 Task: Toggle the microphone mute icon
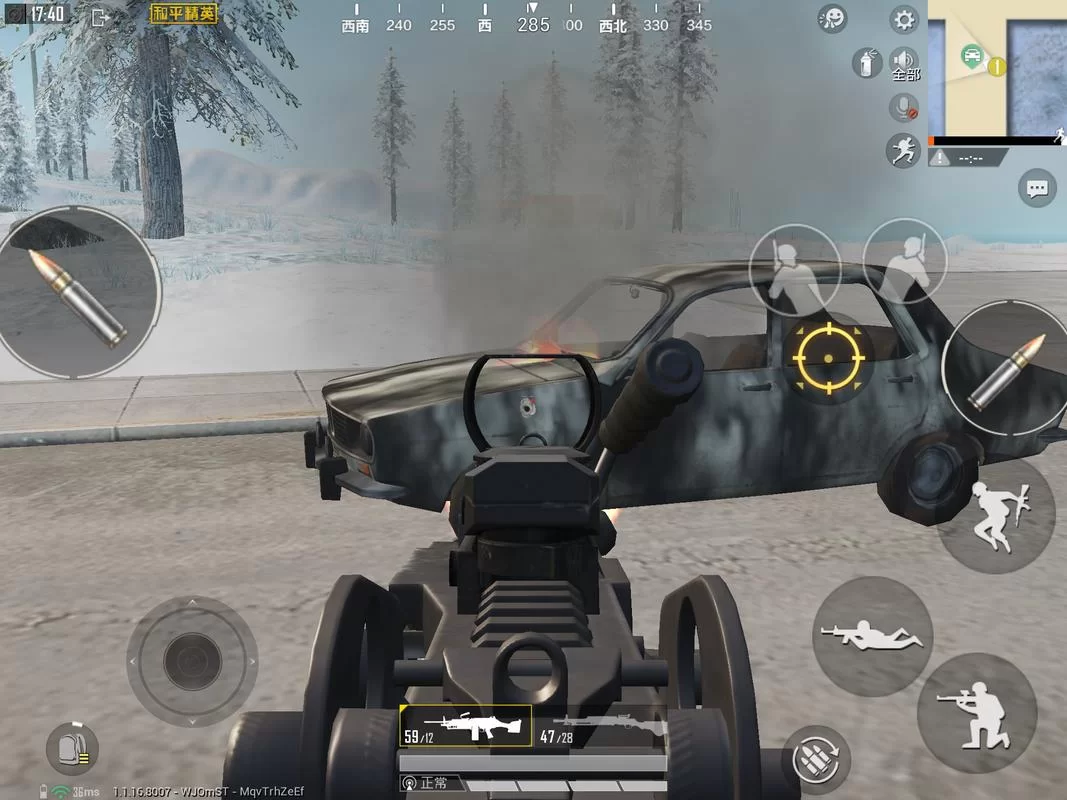[x=904, y=107]
